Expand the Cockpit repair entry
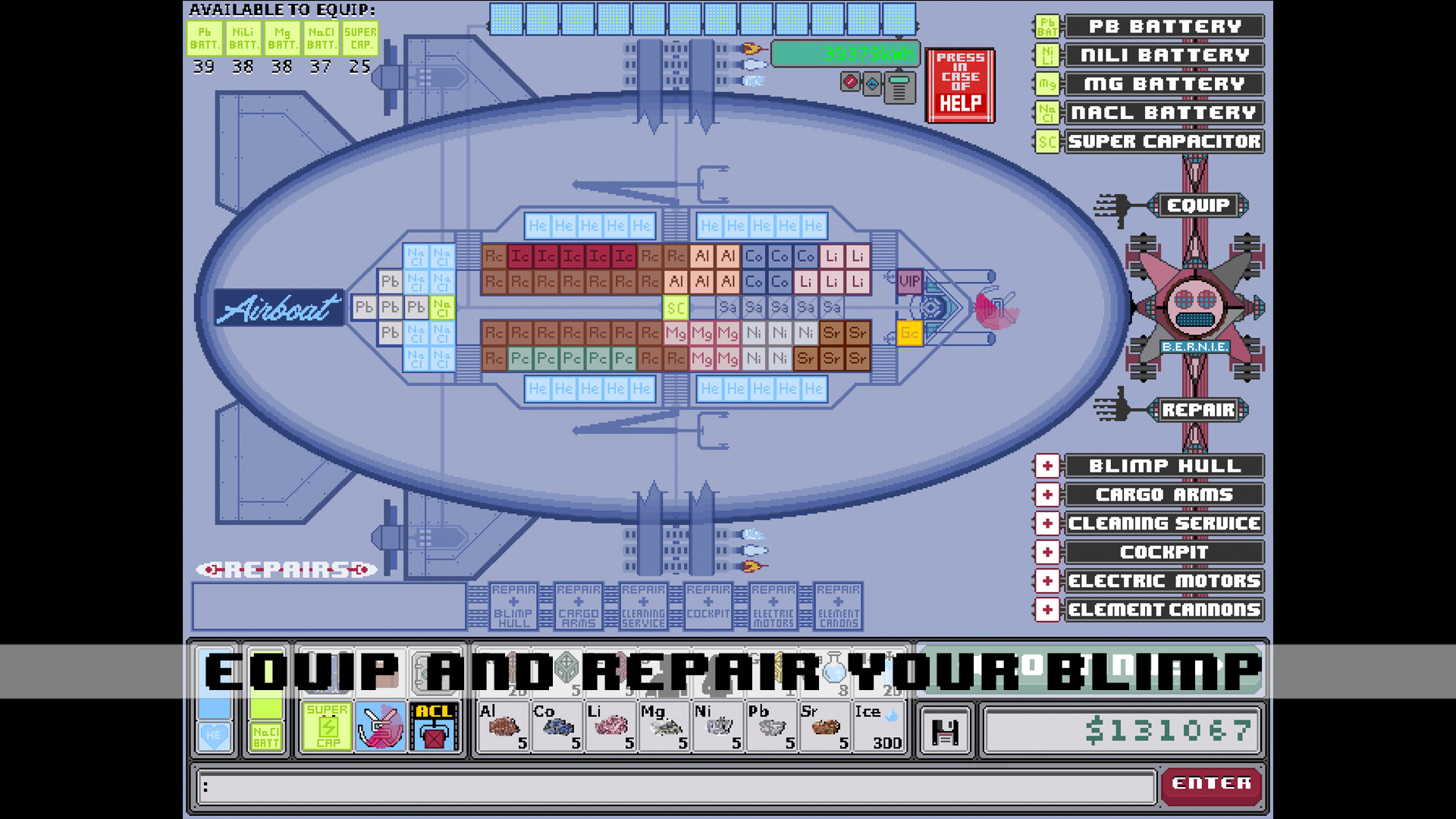Screen dimensions: 1456x819 click(1047, 552)
